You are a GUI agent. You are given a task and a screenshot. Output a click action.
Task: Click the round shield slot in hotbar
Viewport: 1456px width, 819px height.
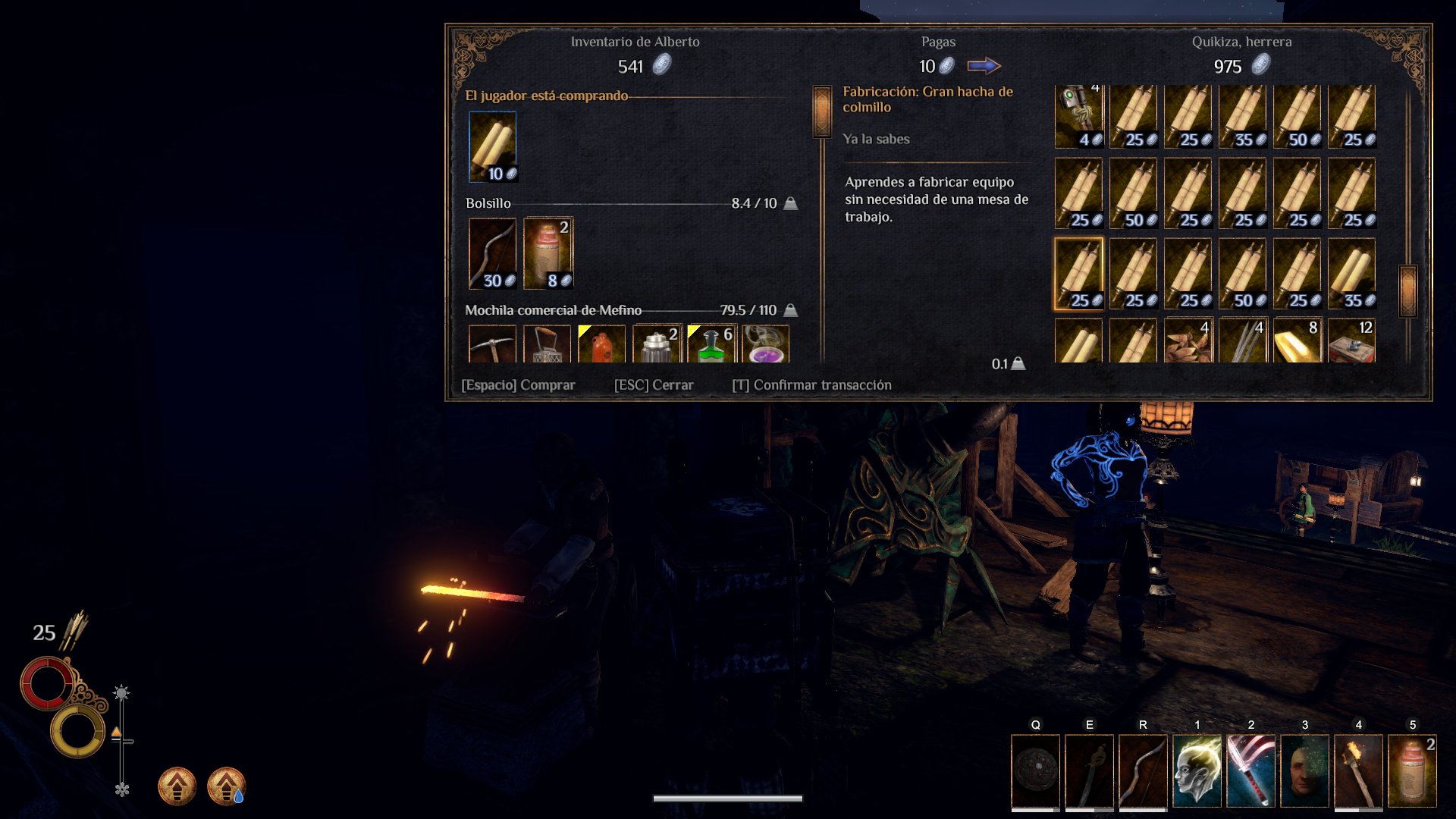pos(1036,770)
